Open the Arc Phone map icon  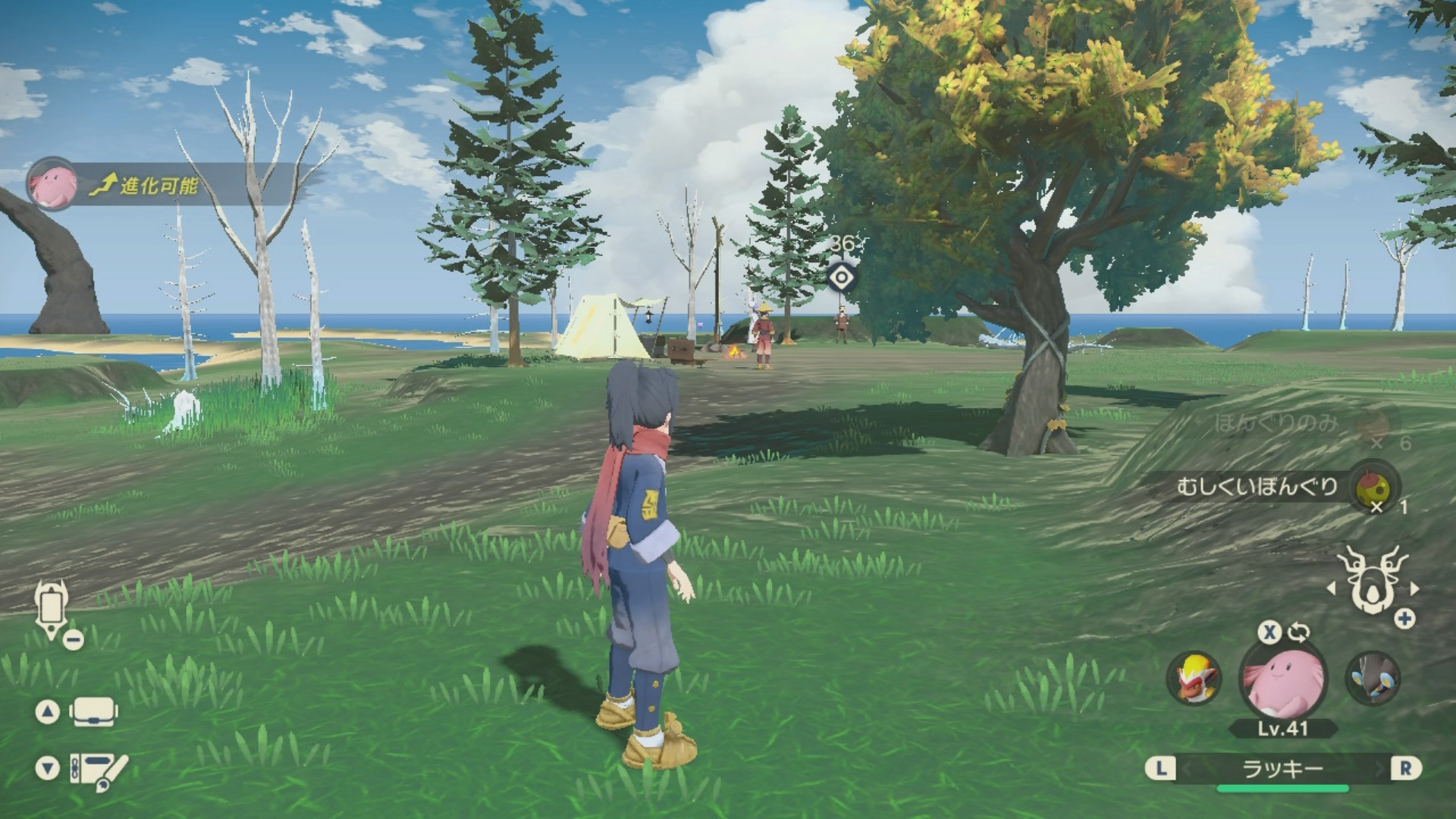(x=52, y=608)
